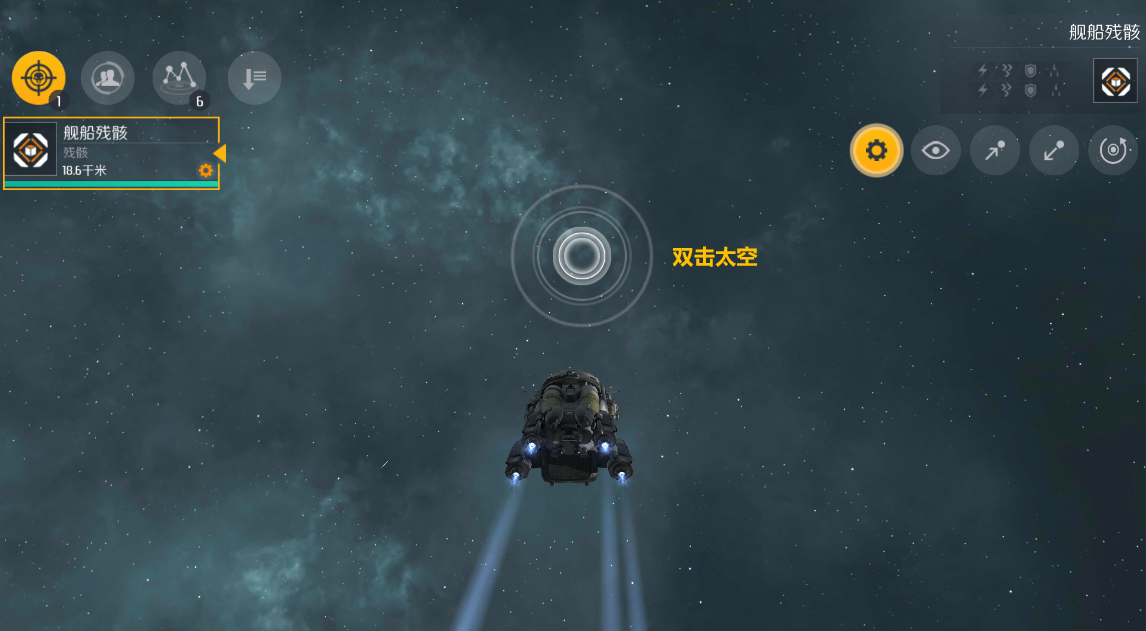
Task: Select the keep-at-range double-arrow button
Action: [x=1054, y=151]
